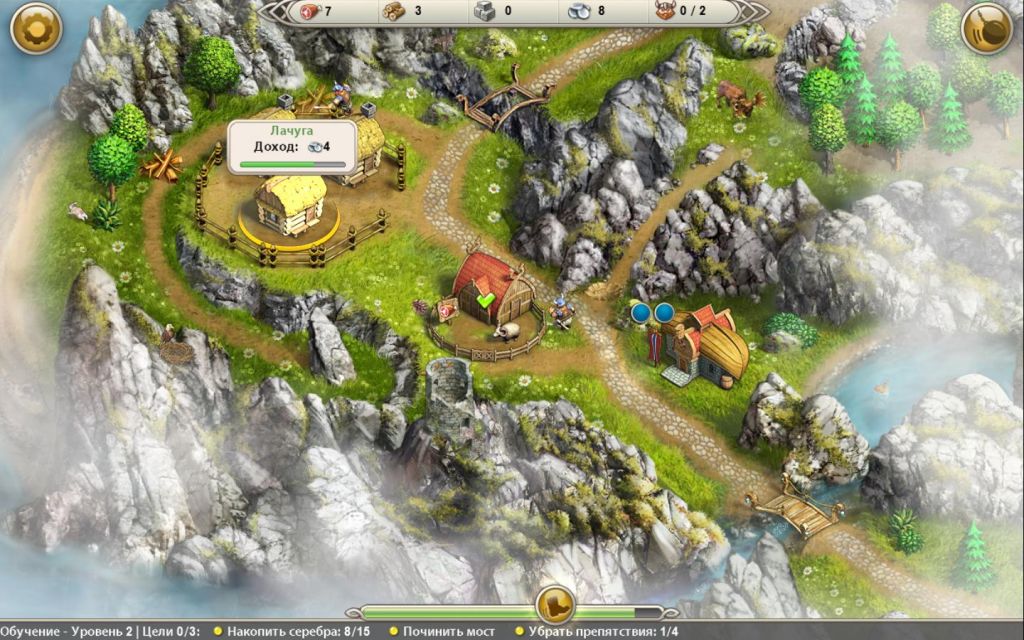Open the gear settings menu
This screenshot has height=640, width=1024.
[x=36, y=29]
